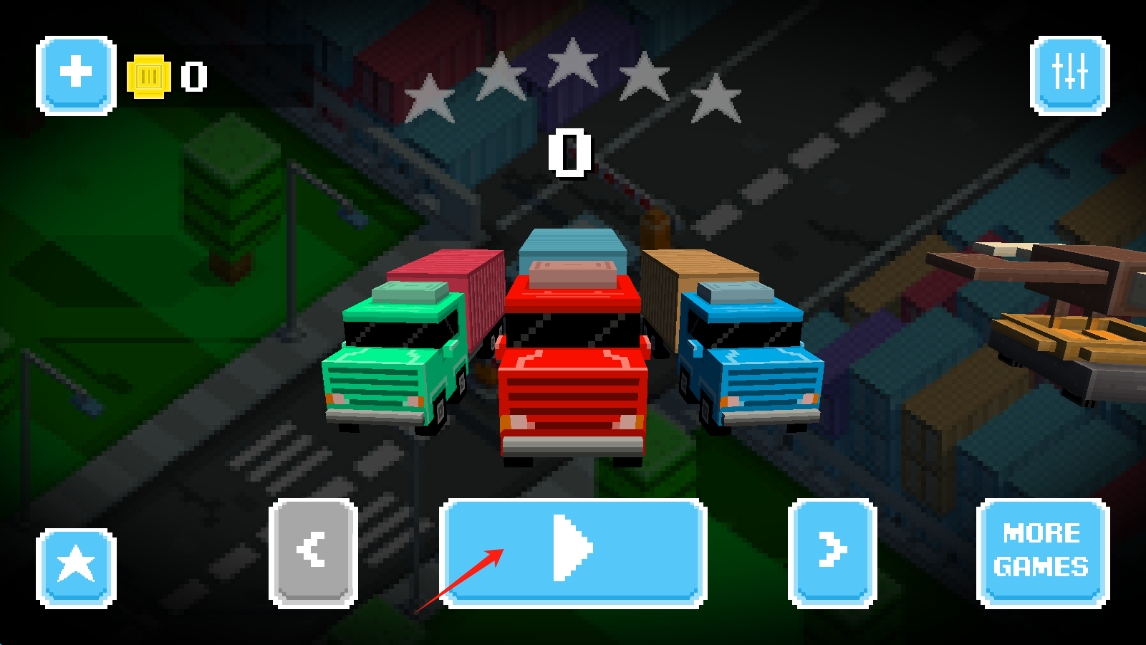Go to the previous truck with left arrow
The image size is (1146, 645).
pos(313,551)
